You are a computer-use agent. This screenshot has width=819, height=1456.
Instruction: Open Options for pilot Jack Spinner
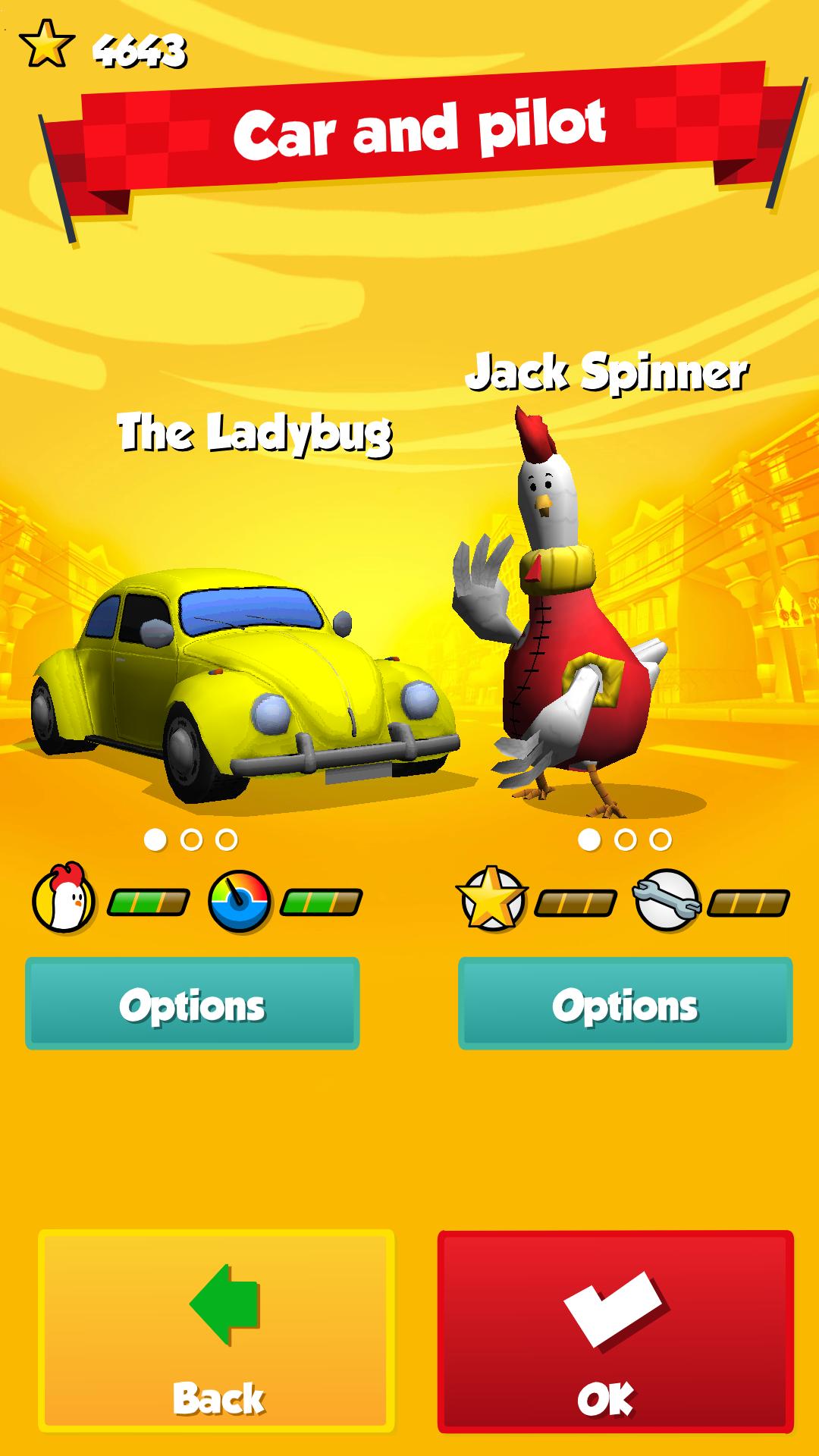click(x=625, y=1003)
